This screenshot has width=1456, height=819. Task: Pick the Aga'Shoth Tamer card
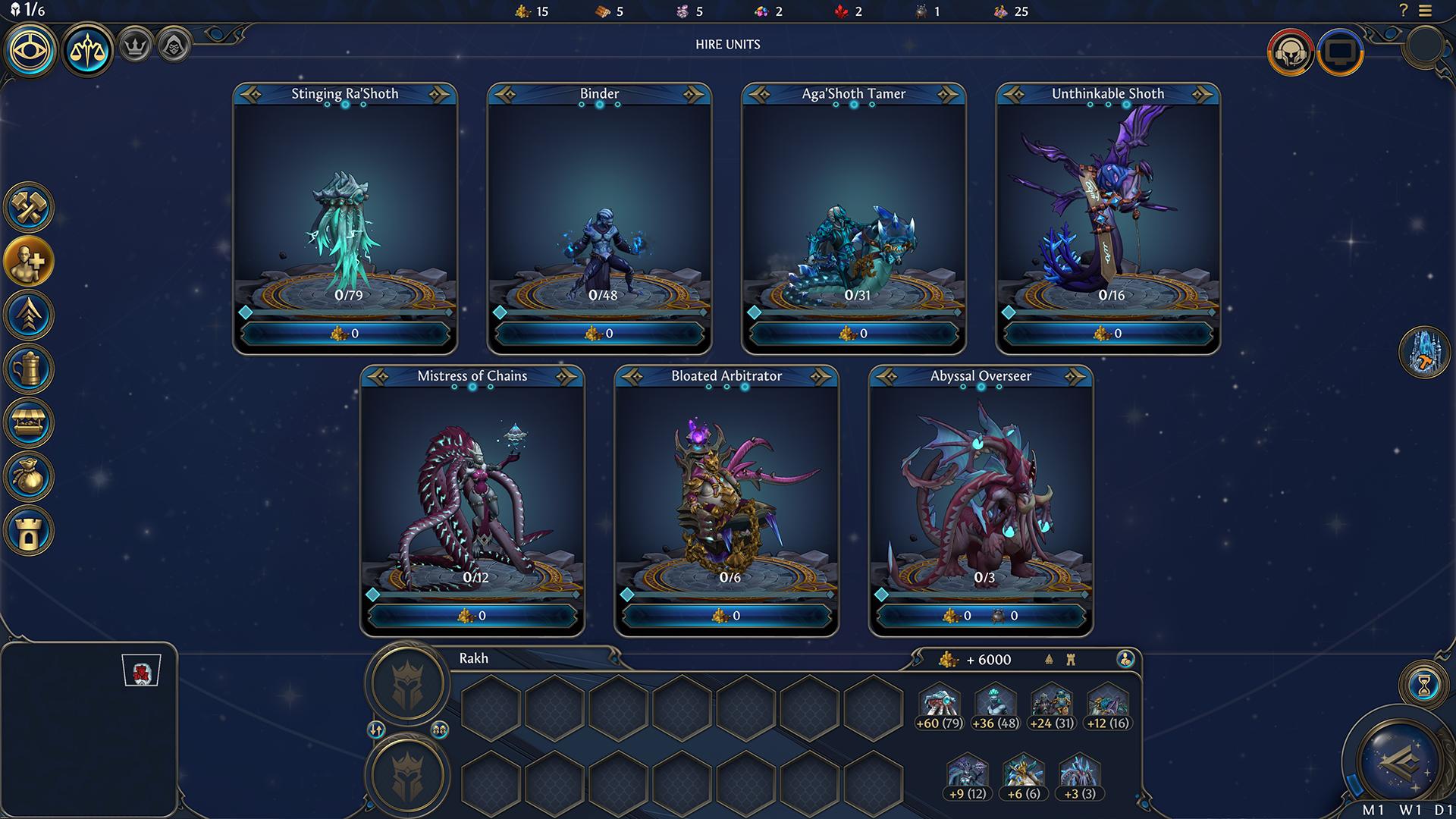pyautogui.click(x=854, y=205)
